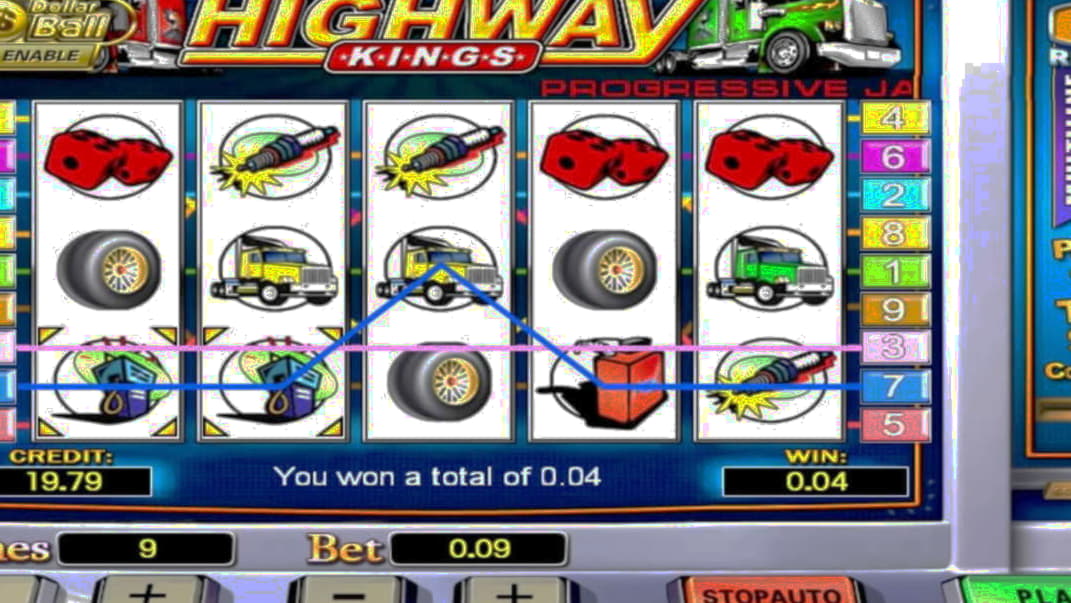This screenshot has height=603, width=1071.
Task: Choose payline number 3 marker
Action: click(894, 347)
